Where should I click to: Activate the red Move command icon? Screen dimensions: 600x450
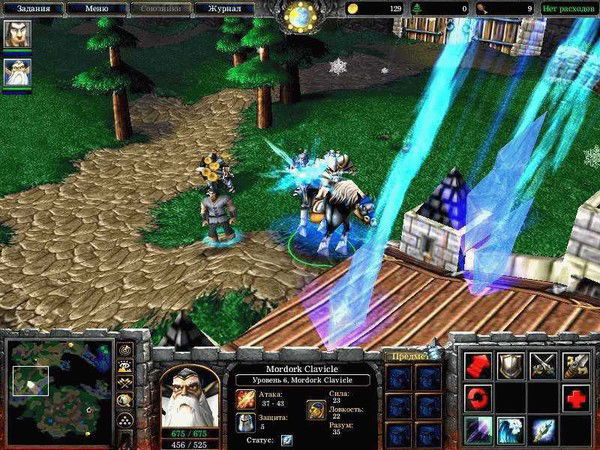pos(478,366)
